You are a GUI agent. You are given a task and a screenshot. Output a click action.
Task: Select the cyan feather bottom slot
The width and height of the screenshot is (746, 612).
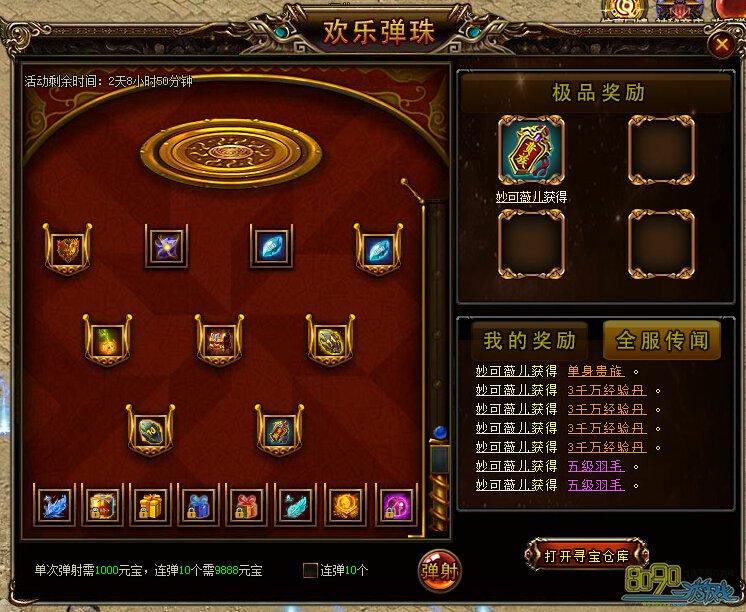click(x=296, y=505)
